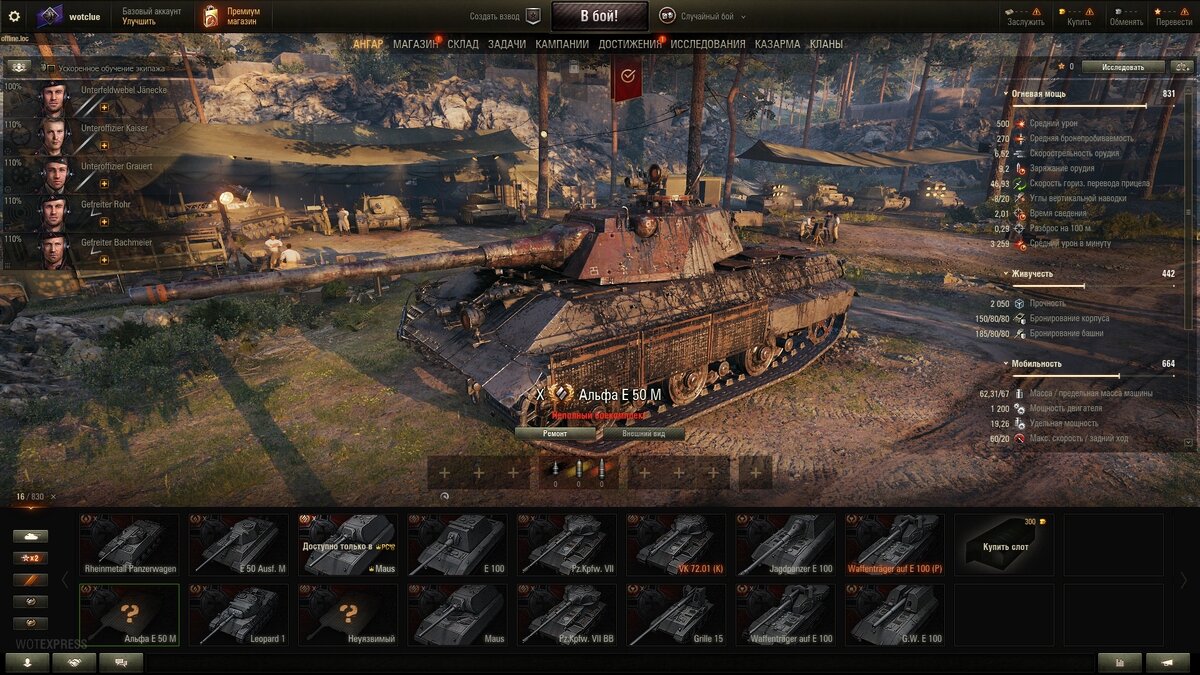Open the КАМПАНИИ tab

click(562, 44)
